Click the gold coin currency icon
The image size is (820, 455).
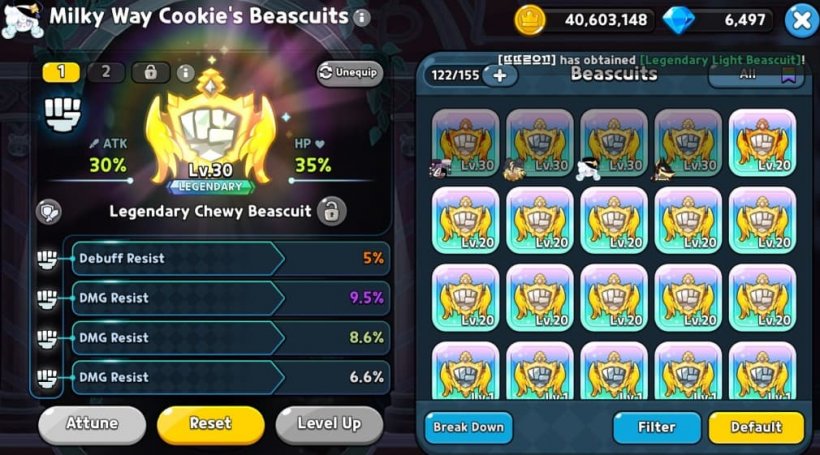(x=530, y=19)
